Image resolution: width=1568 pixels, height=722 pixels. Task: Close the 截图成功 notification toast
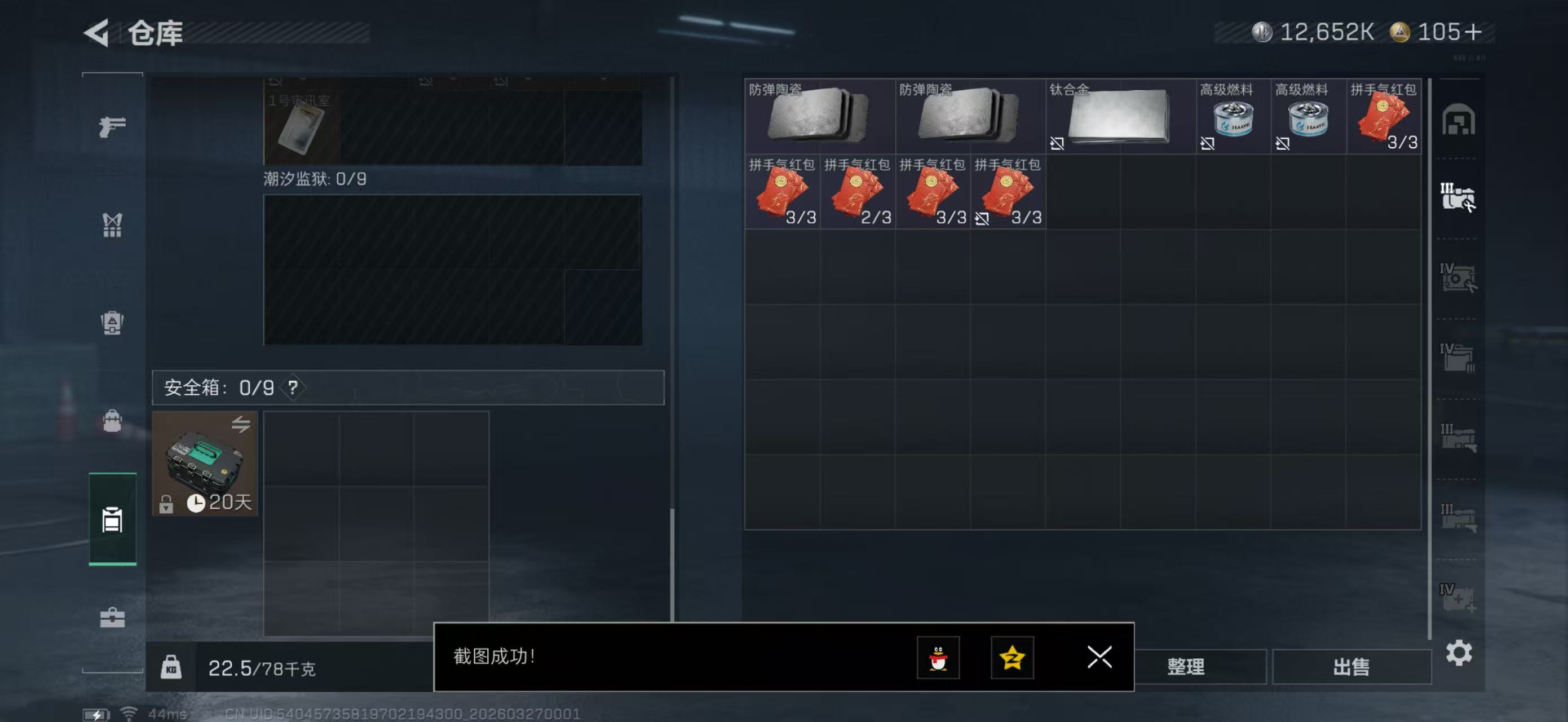click(x=1099, y=658)
